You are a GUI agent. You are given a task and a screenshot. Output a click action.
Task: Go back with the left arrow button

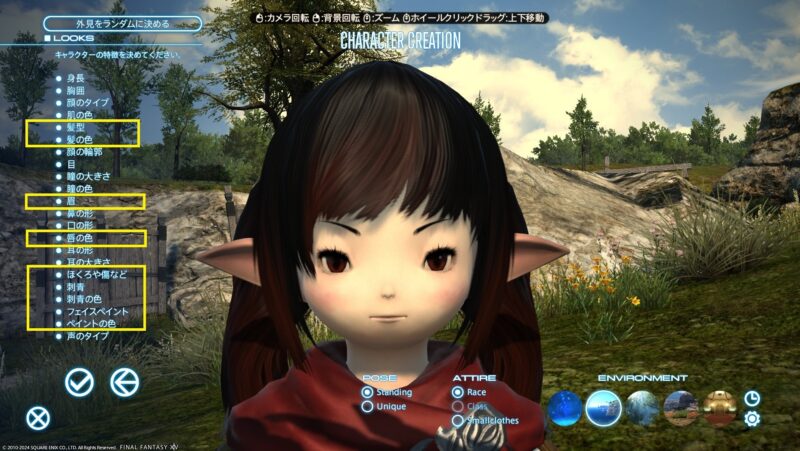124,381
